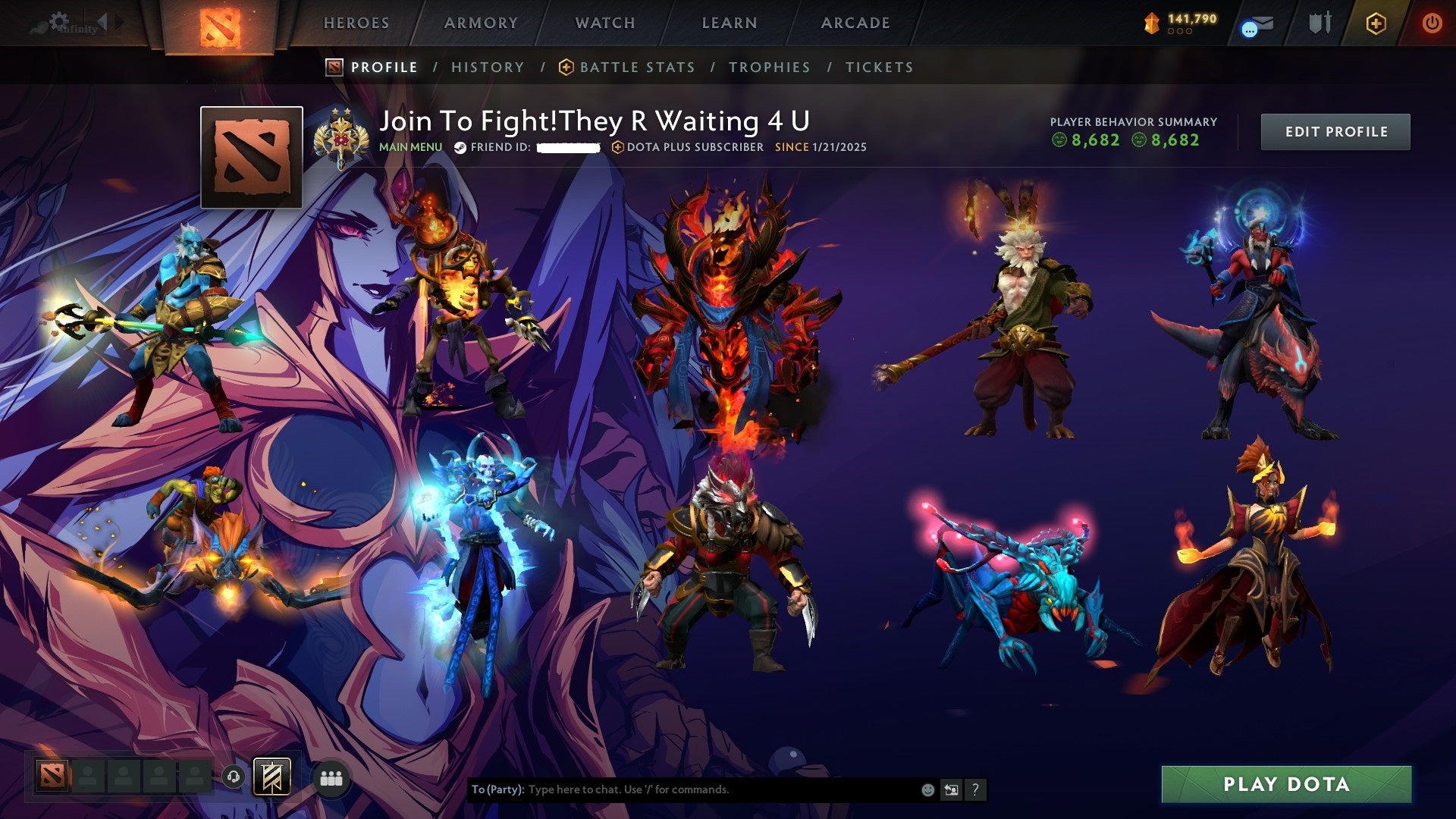Toggle the Dota Plus subscriber badge
This screenshot has width=1456, height=819.
(620, 148)
